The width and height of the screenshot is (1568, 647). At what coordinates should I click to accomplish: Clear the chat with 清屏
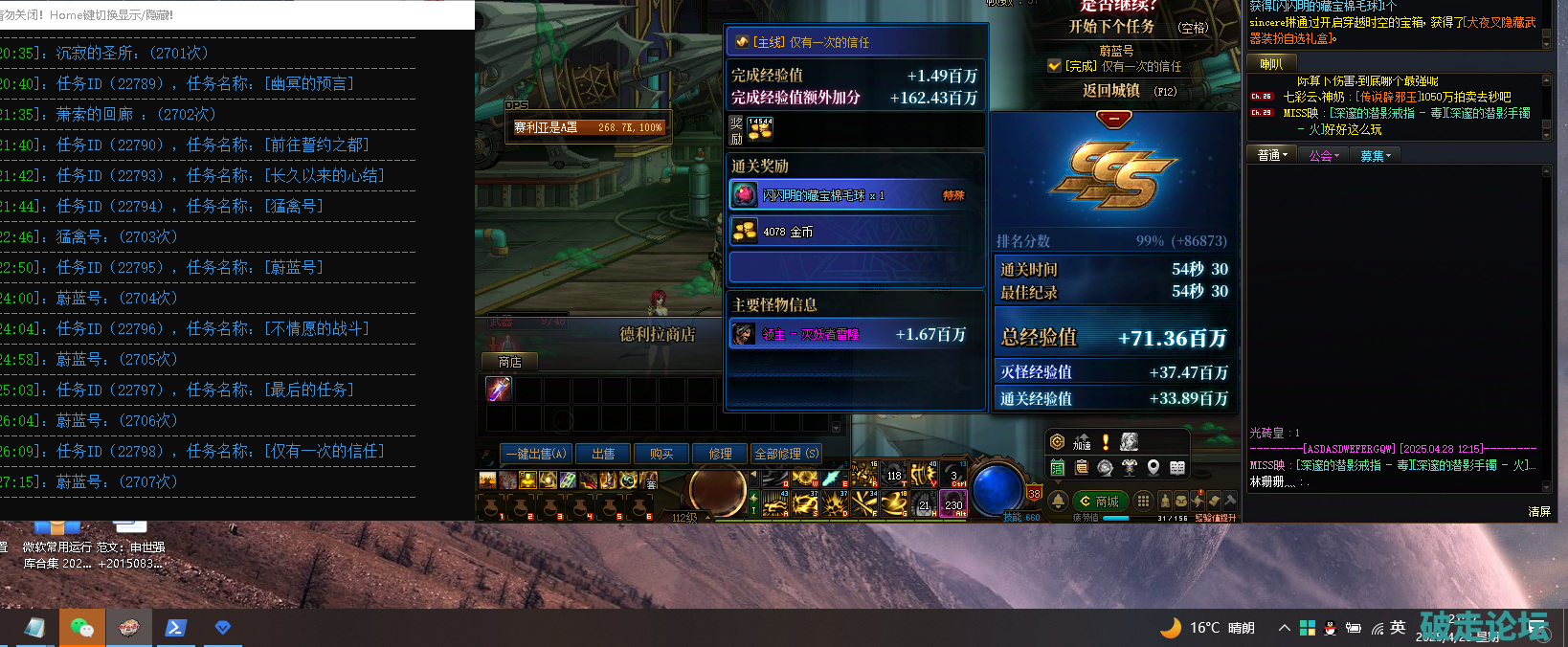point(1539,512)
